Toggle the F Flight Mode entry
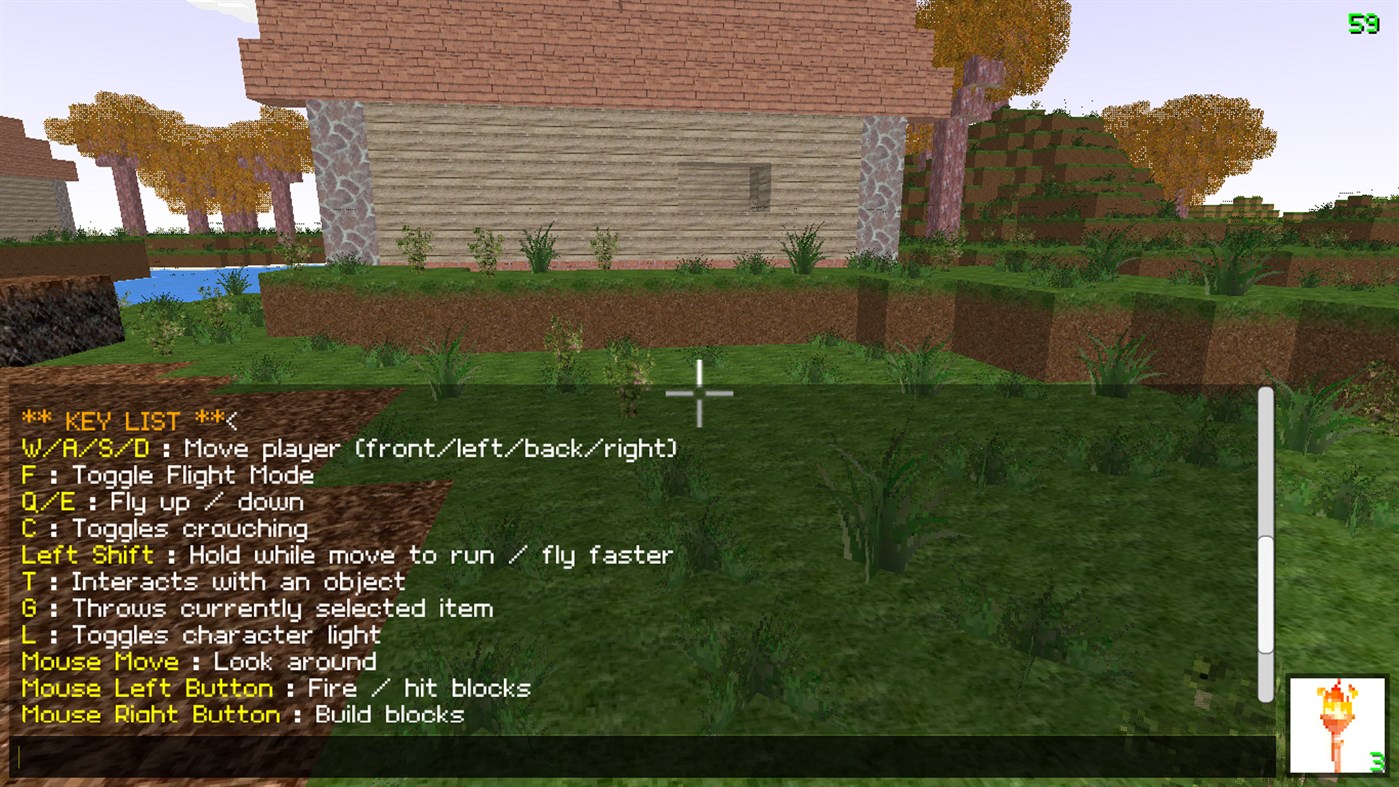 pyautogui.click(x=168, y=474)
